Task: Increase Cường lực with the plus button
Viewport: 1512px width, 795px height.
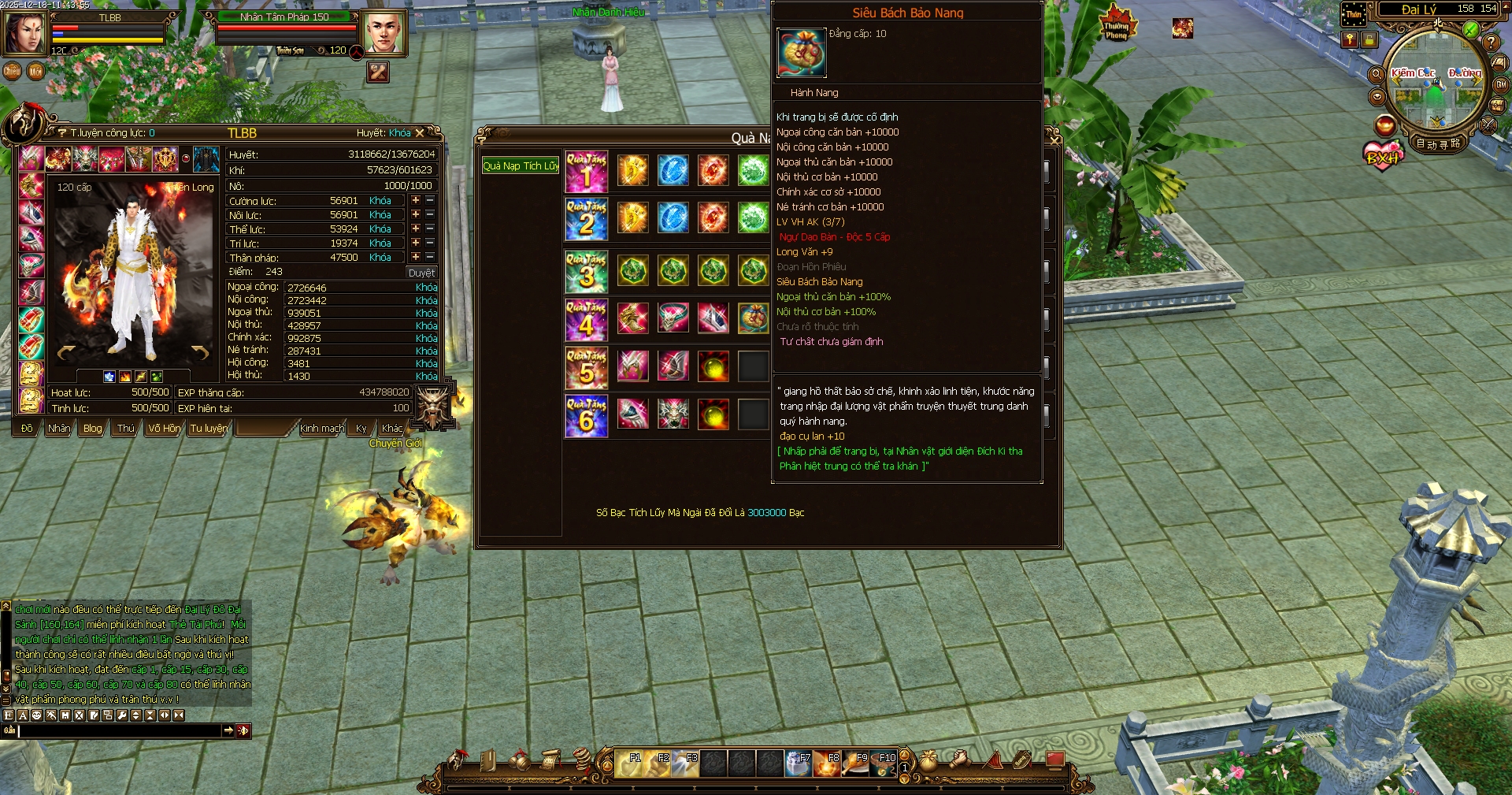Action: [x=416, y=201]
